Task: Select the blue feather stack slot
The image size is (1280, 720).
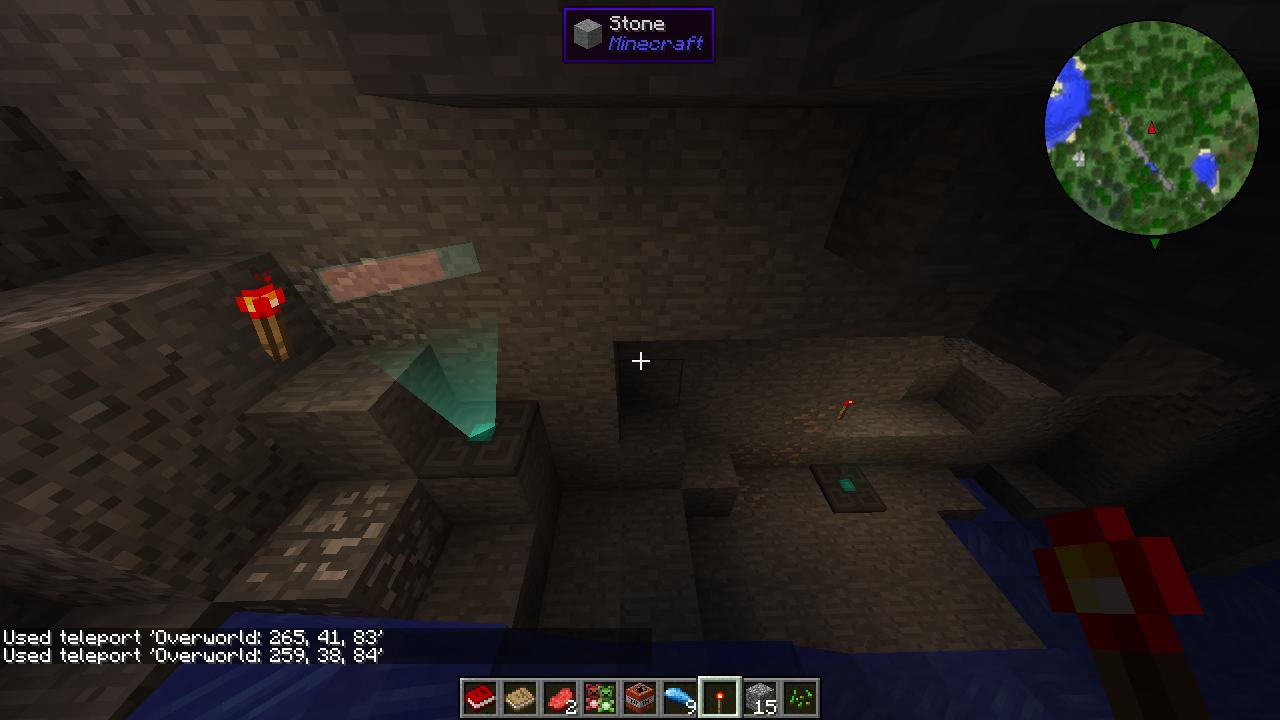Action: (680, 697)
